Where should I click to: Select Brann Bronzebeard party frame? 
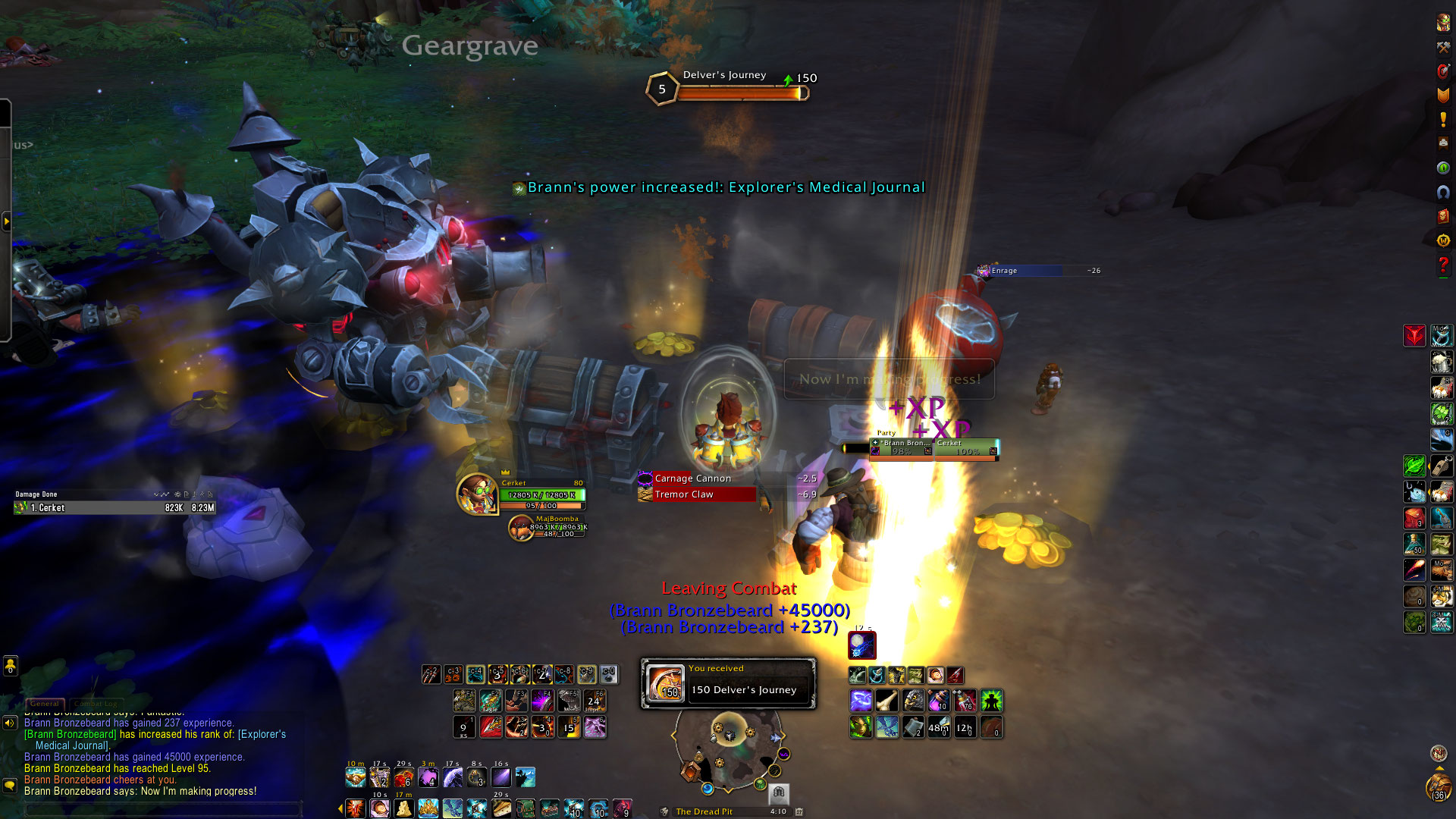[x=902, y=447]
